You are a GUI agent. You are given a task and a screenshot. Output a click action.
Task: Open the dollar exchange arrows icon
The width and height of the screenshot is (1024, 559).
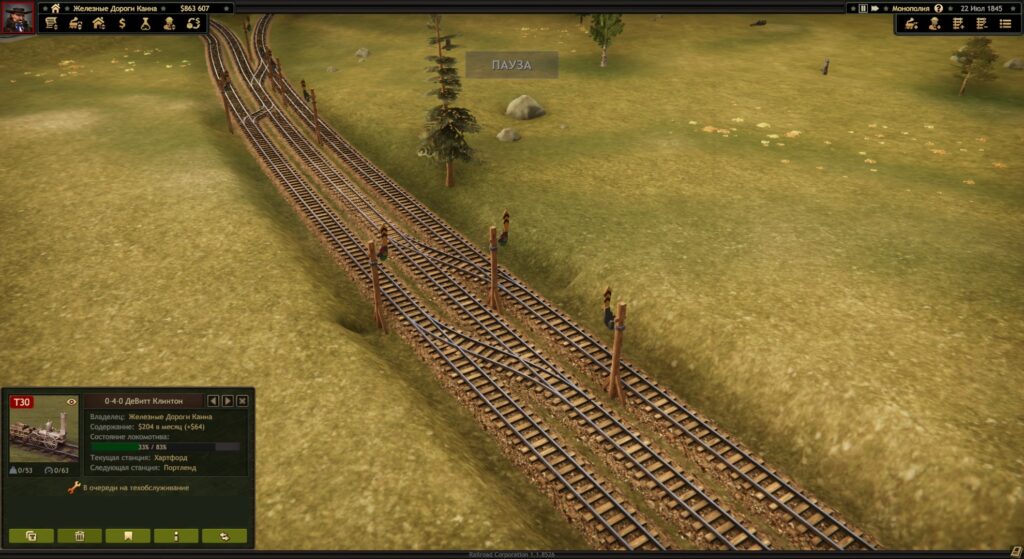pyautogui.click(x=194, y=23)
